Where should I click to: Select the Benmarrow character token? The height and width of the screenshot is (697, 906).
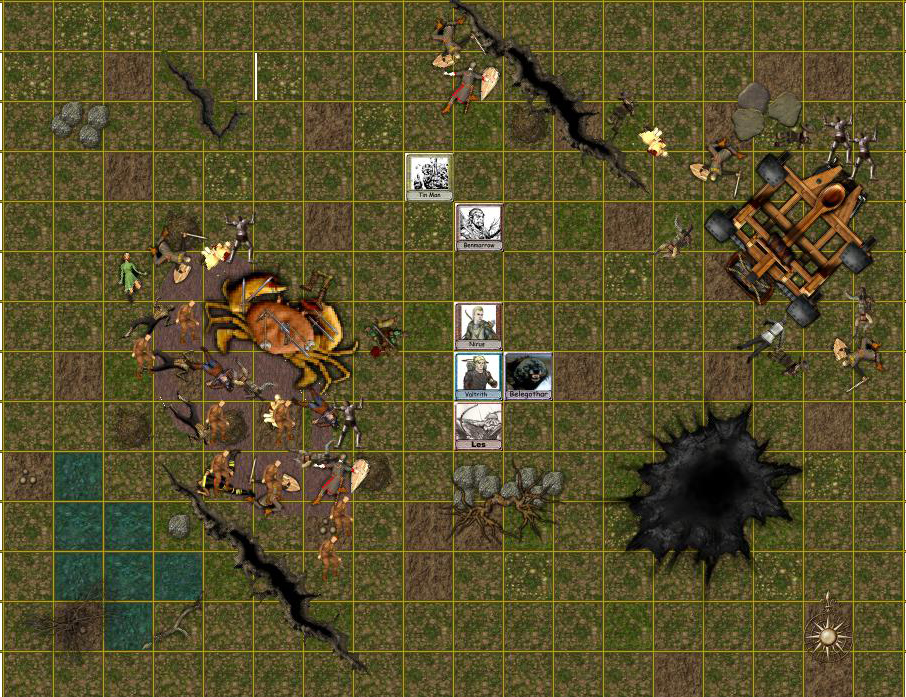[479, 226]
